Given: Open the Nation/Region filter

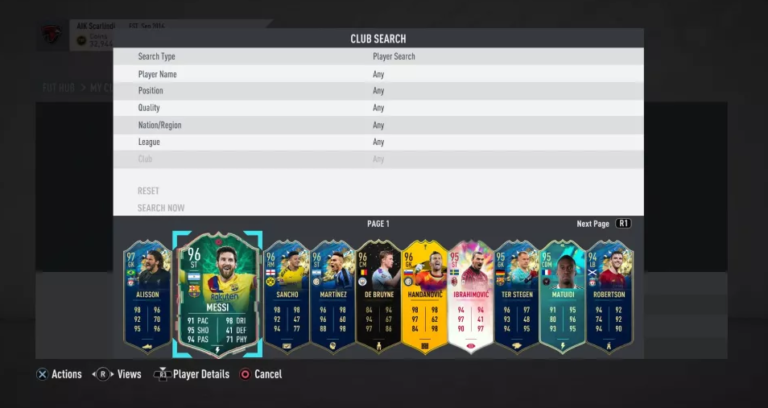Looking at the screenshot, I should coord(377,125).
